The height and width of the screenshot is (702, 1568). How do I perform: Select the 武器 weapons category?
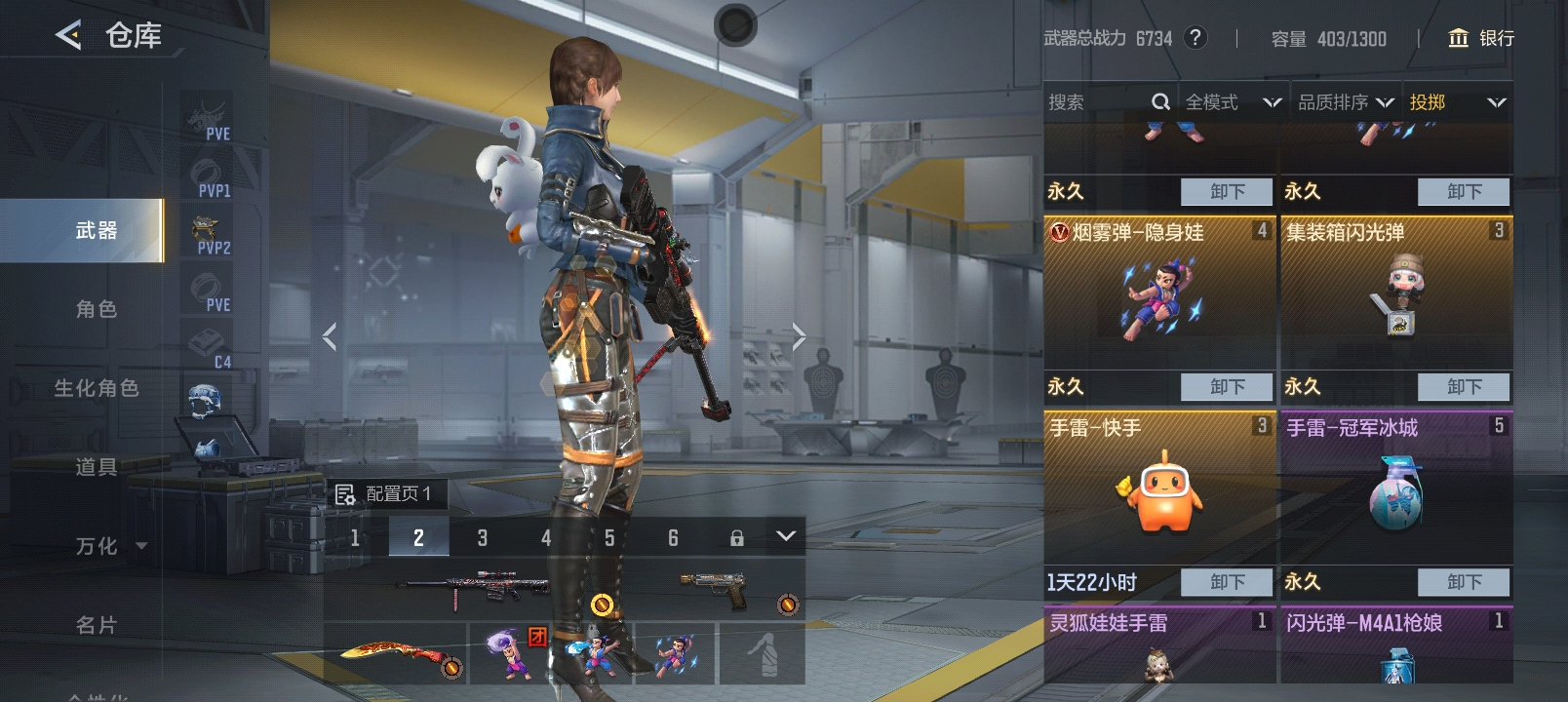[96, 231]
